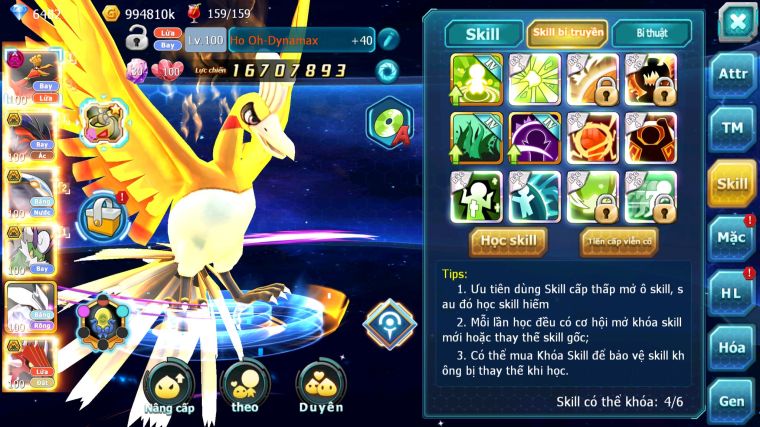Switch to the Skill tab at the panel top

pos(484,34)
